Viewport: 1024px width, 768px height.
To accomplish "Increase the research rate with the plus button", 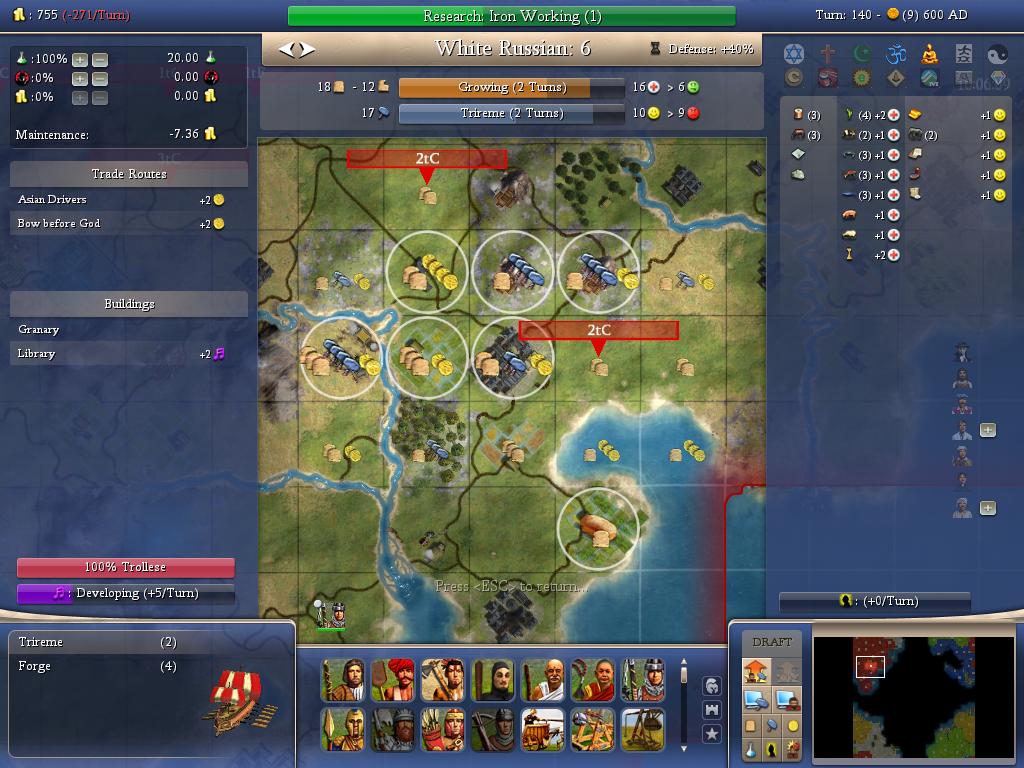I will click(x=80, y=59).
